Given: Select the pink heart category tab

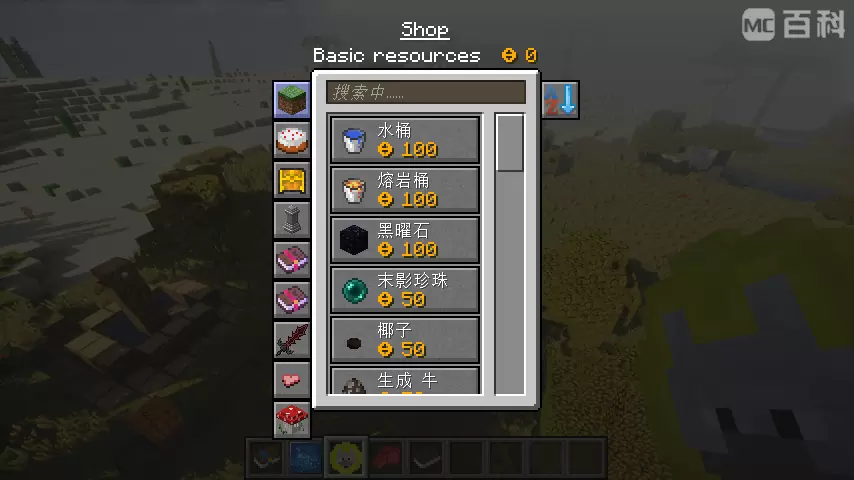Looking at the screenshot, I should click(292, 380).
